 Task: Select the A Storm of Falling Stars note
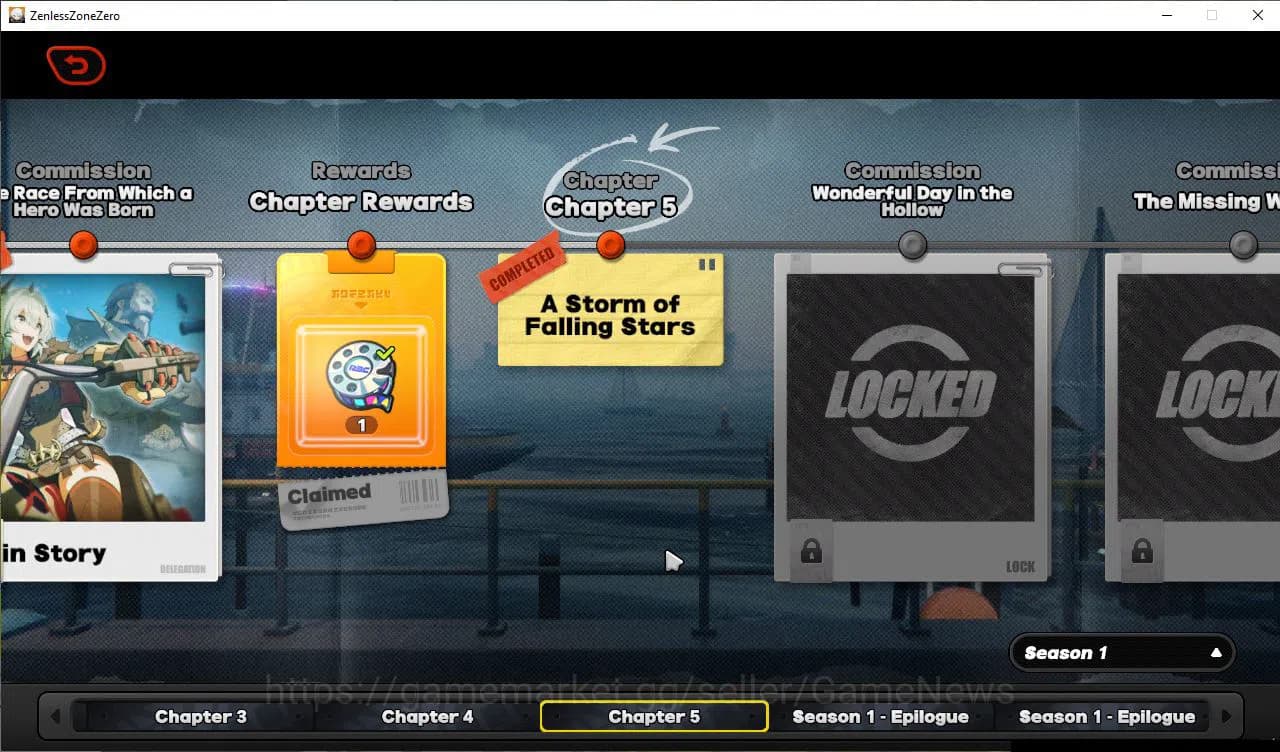610,313
